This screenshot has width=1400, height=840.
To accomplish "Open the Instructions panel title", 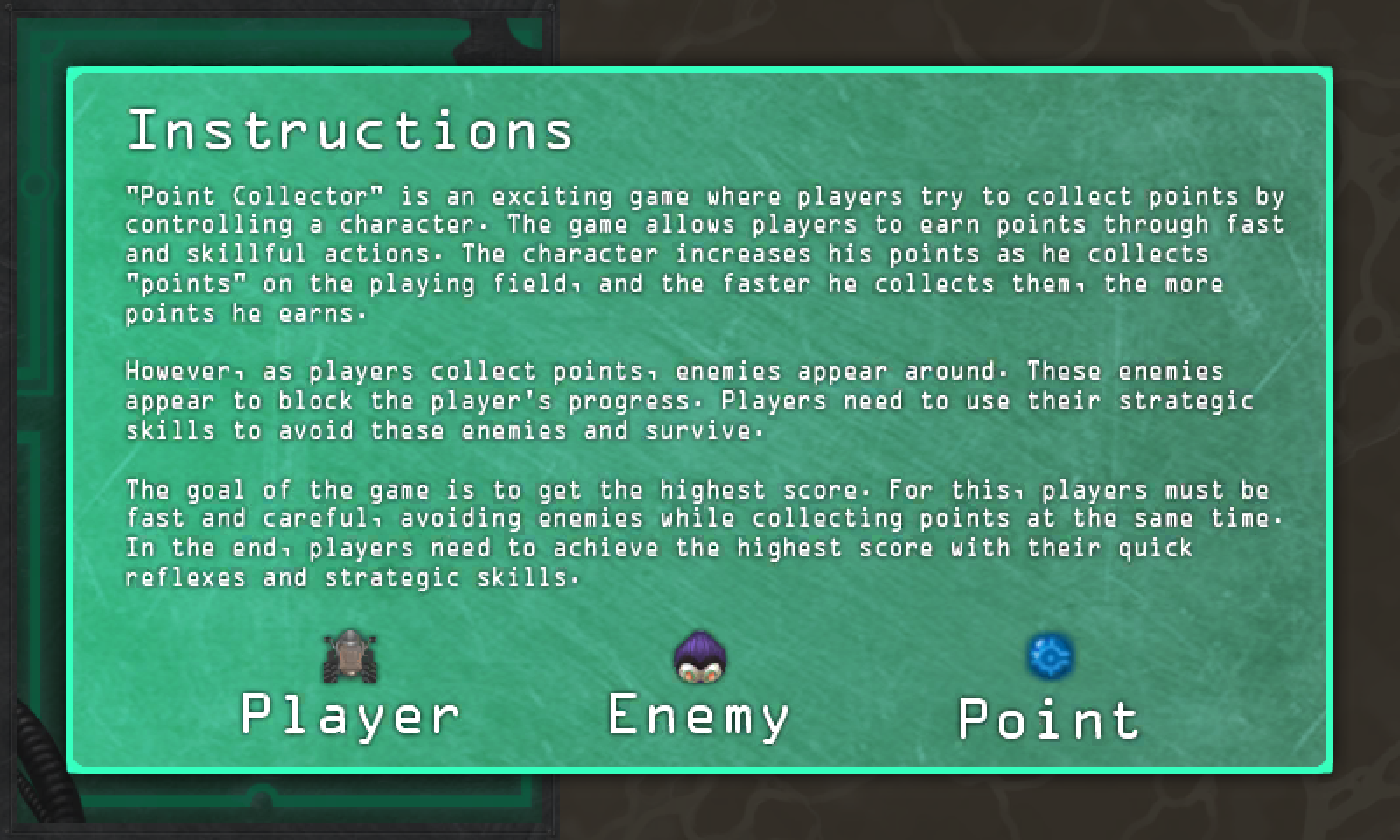I will (352, 131).
